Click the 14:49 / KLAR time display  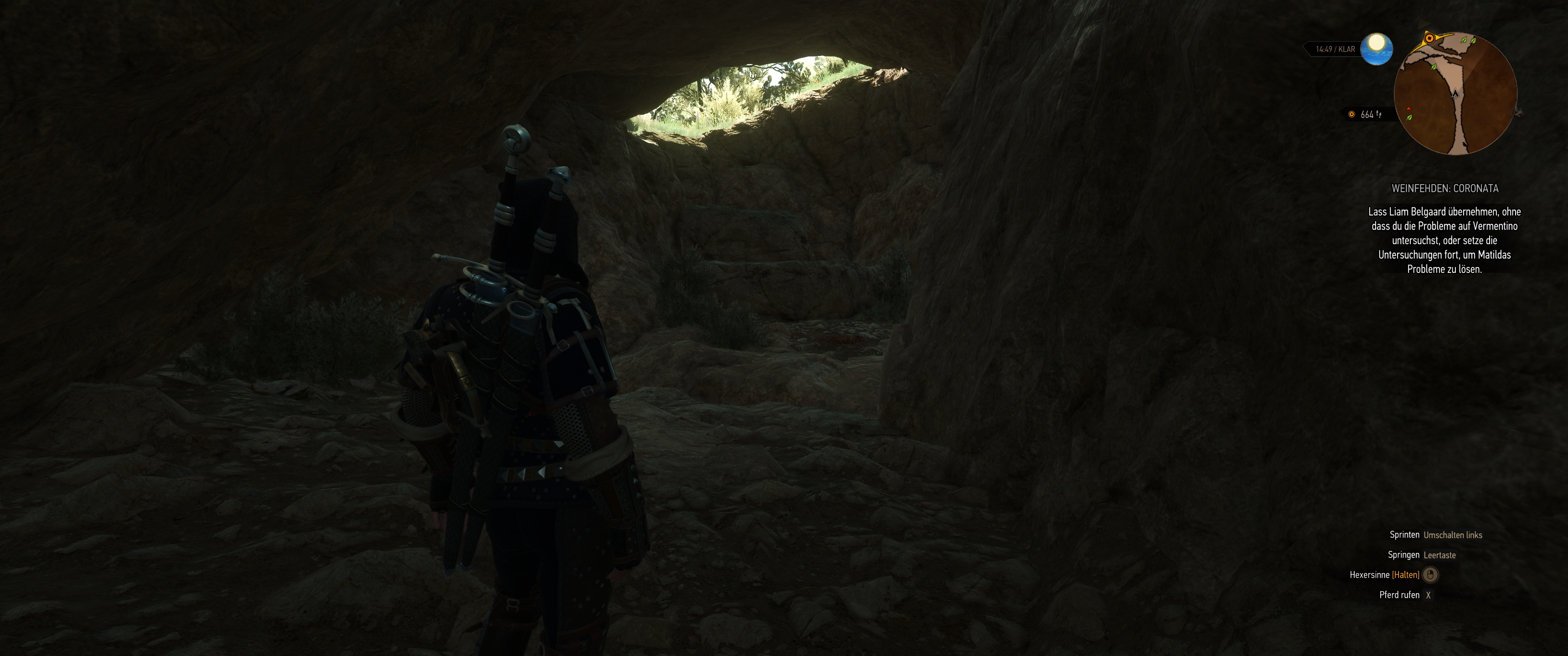1335,49
